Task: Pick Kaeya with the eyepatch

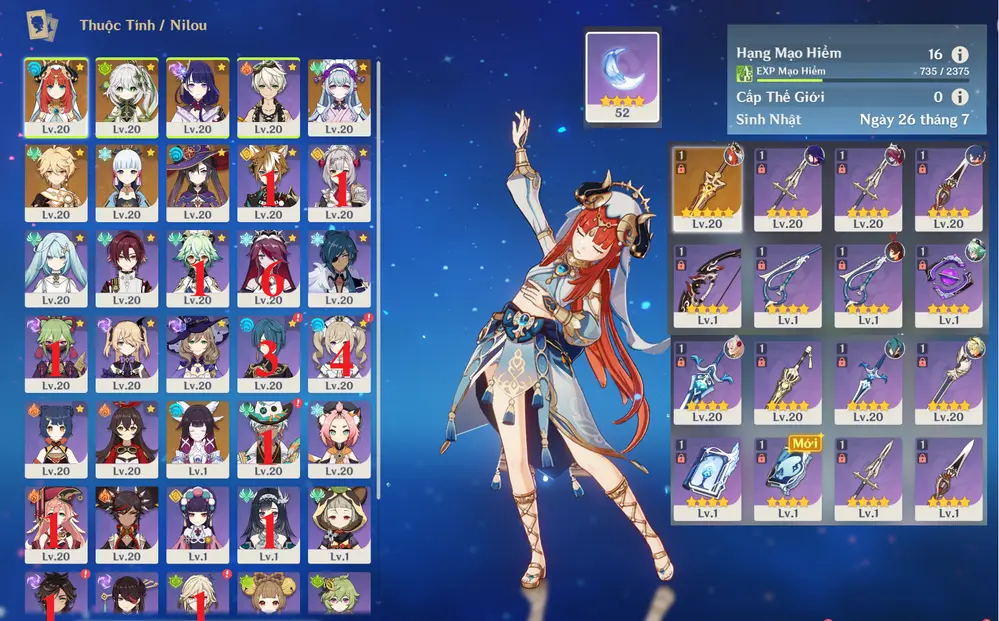Action: [339, 267]
